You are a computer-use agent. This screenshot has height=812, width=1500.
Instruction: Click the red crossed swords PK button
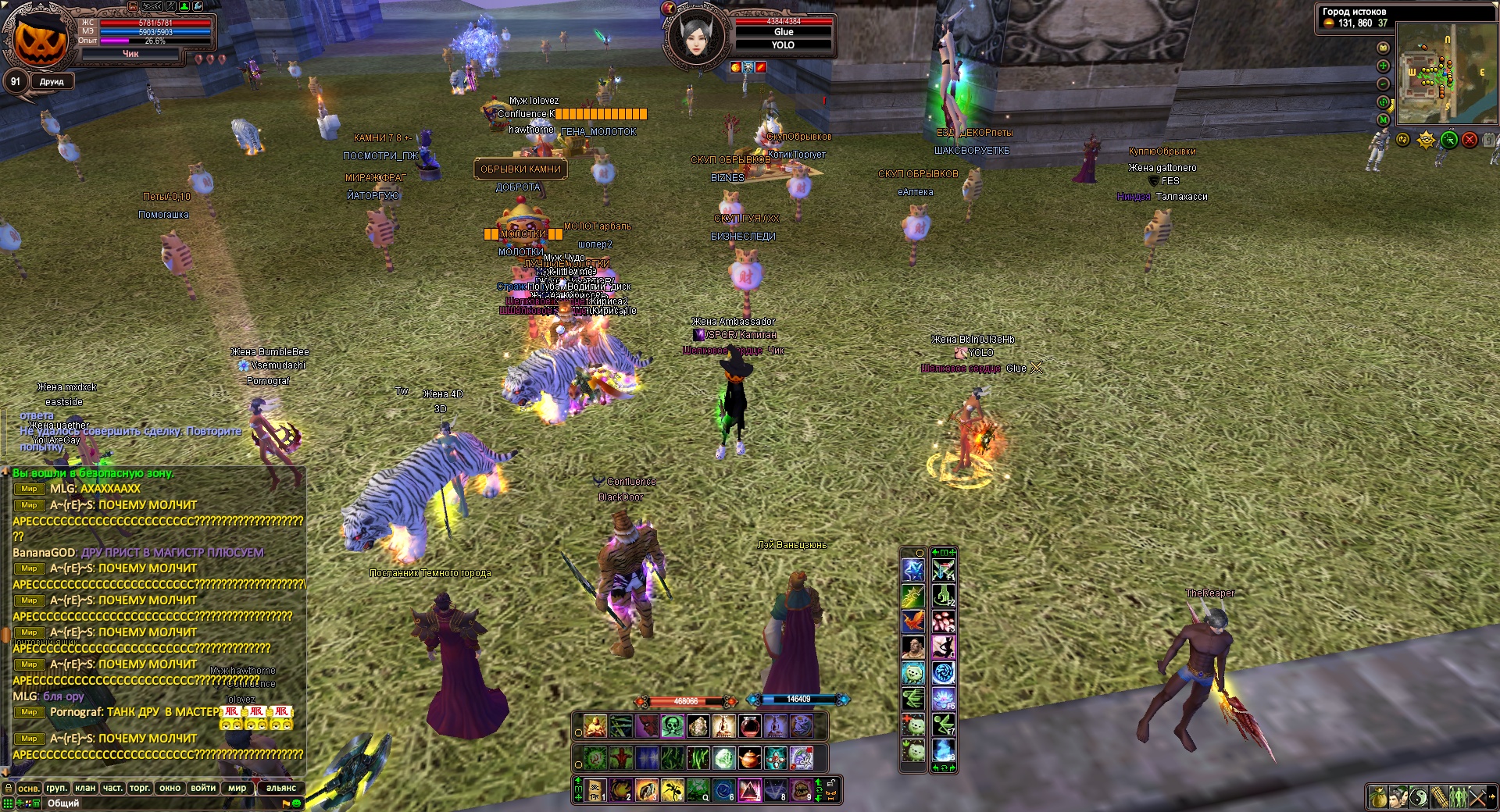point(1470,140)
